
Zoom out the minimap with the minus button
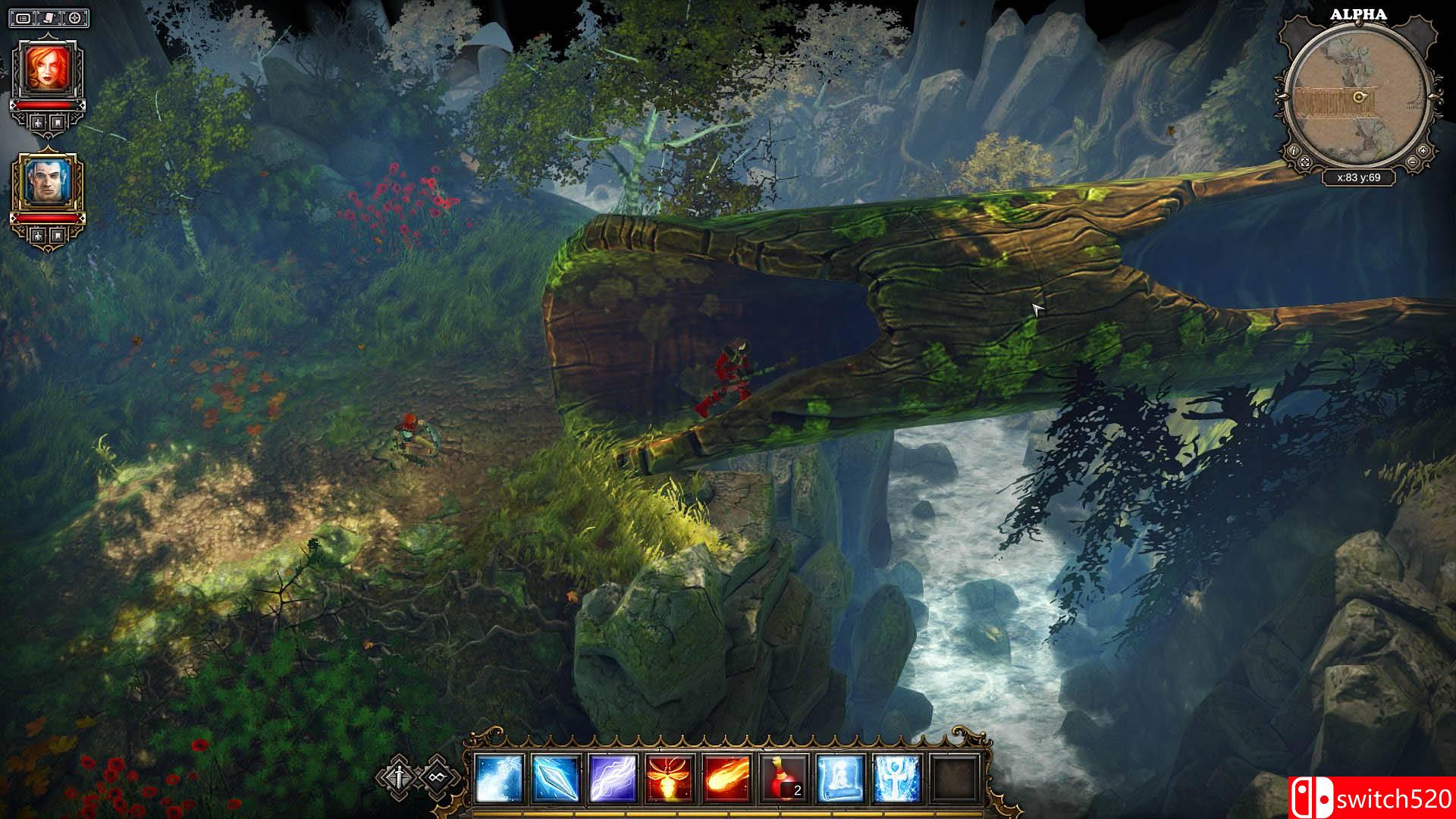[1413, 162]
